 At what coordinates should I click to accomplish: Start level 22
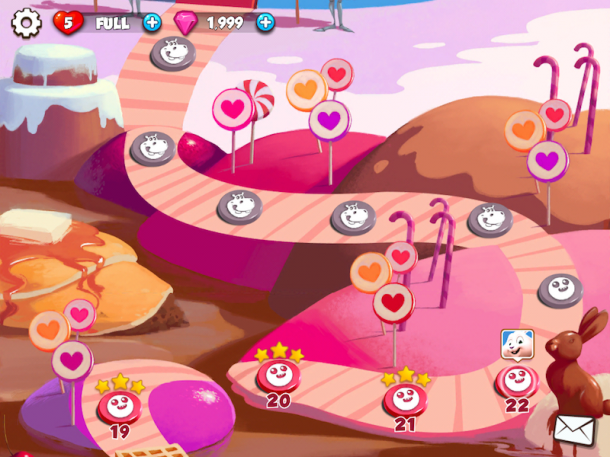tap(517, 380)
